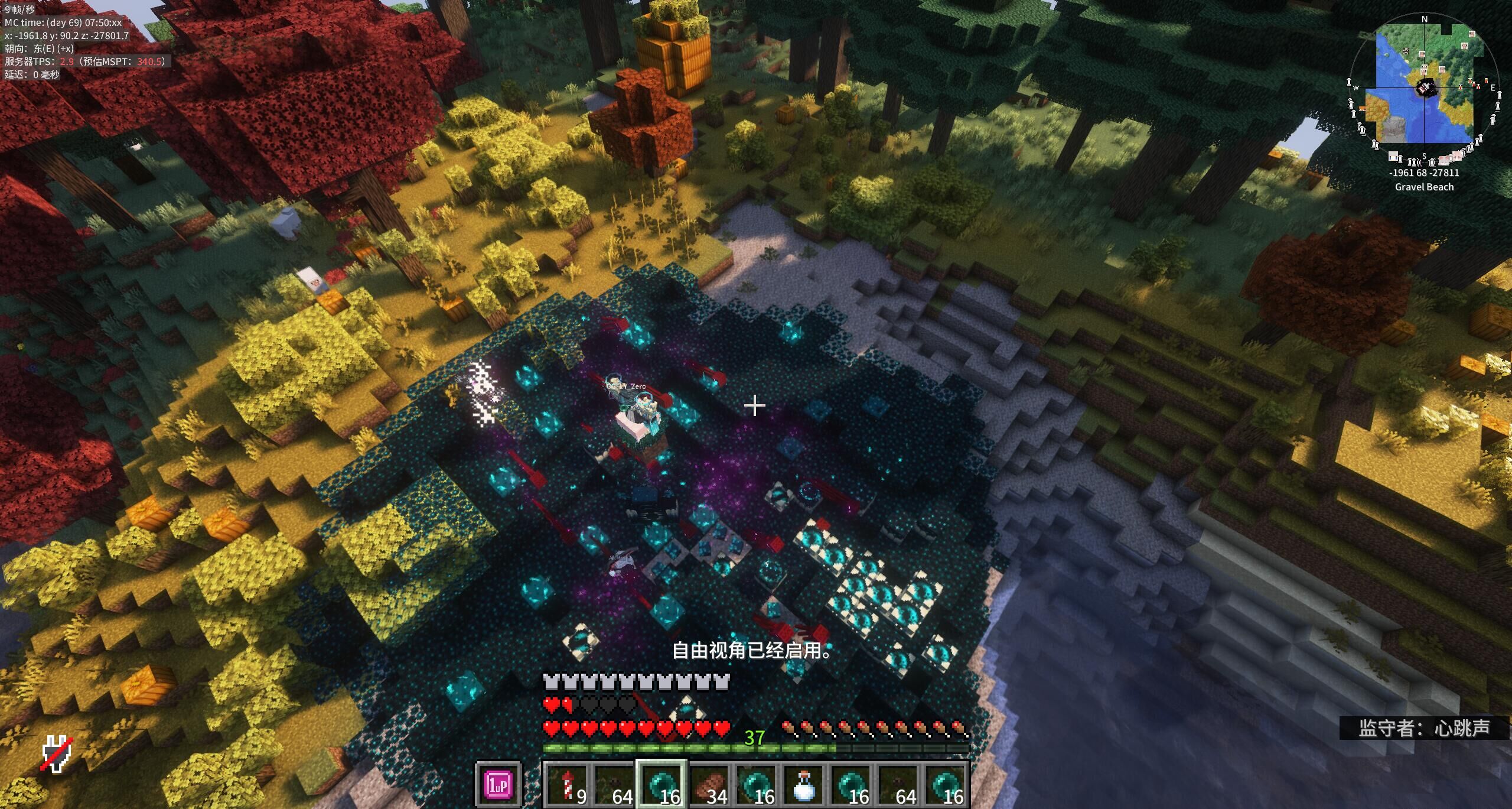Click the highlighted ender pearl slot
1512x809 pixels.
tap(660, 784)
